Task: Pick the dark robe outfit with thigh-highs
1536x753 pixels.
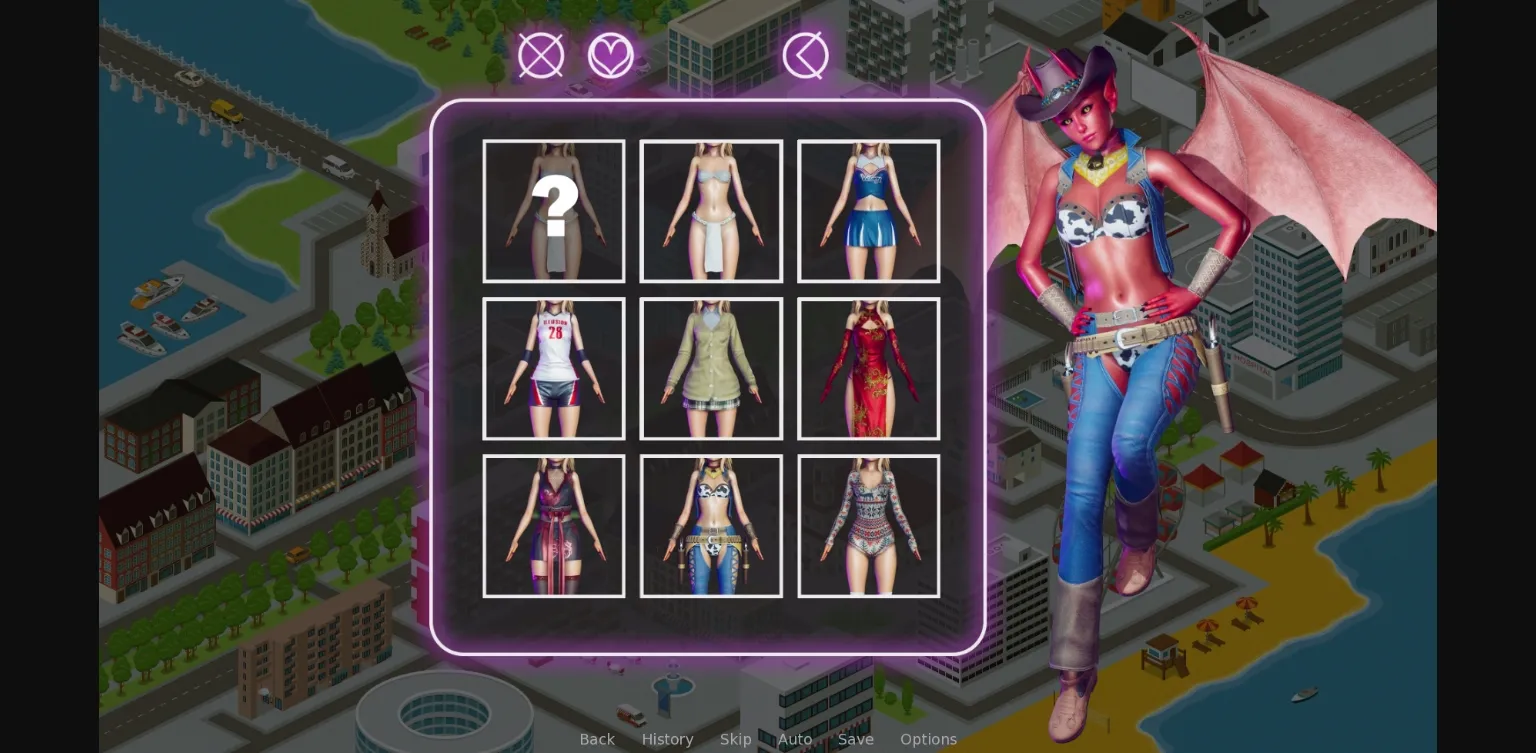Action: (x=553, y=526)
